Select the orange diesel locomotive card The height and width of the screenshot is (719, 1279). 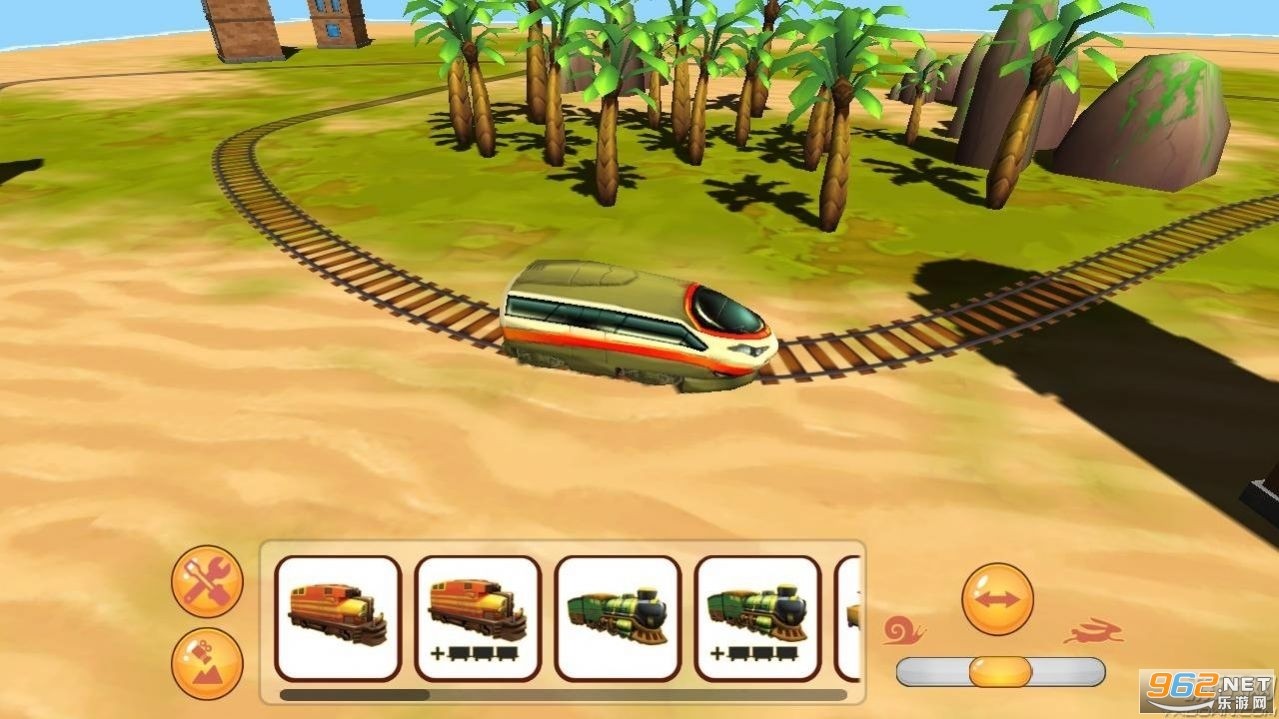[x=338, y=618]
